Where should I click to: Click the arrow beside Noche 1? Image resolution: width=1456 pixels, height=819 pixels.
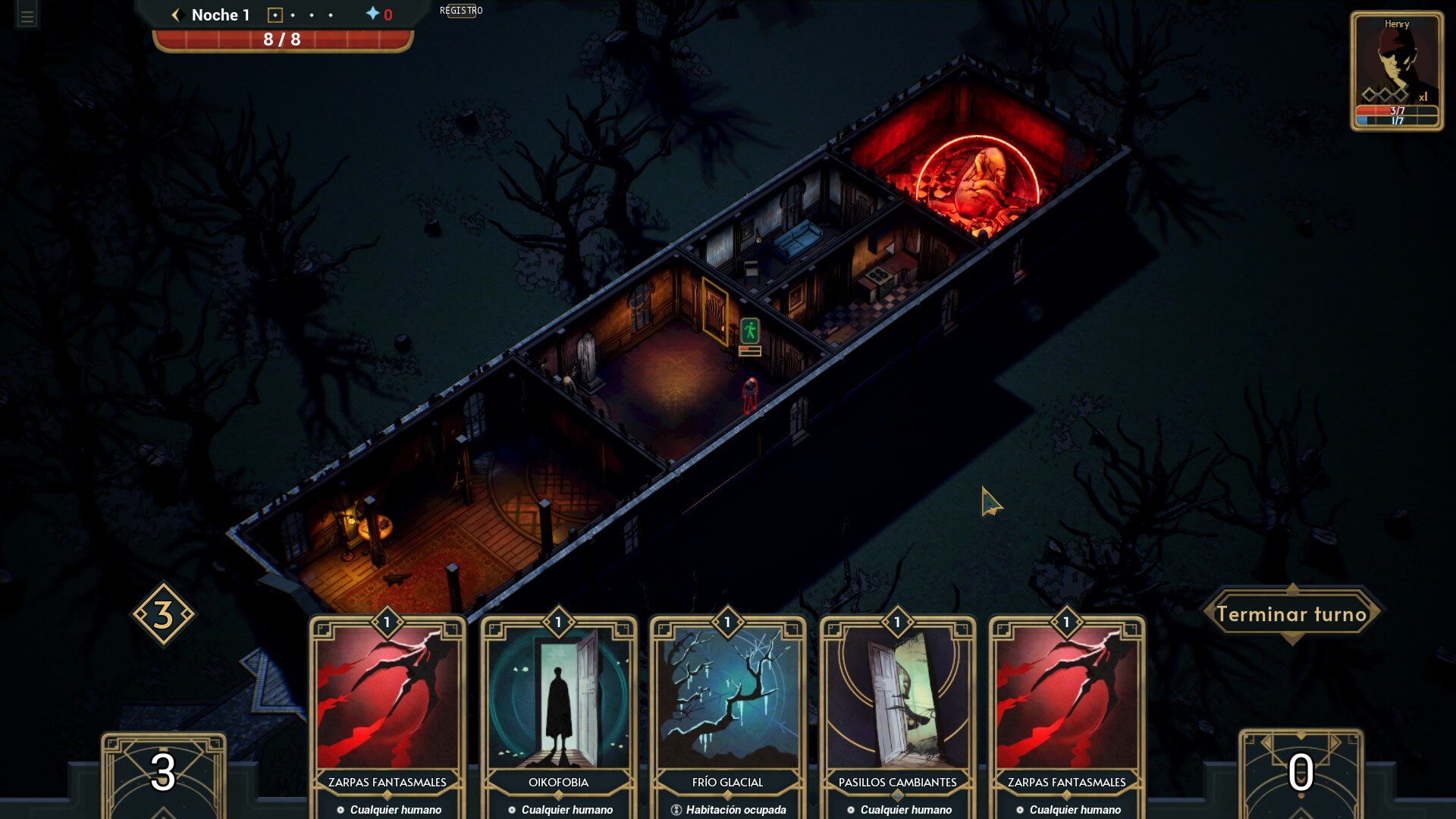[x=177, y=15]
